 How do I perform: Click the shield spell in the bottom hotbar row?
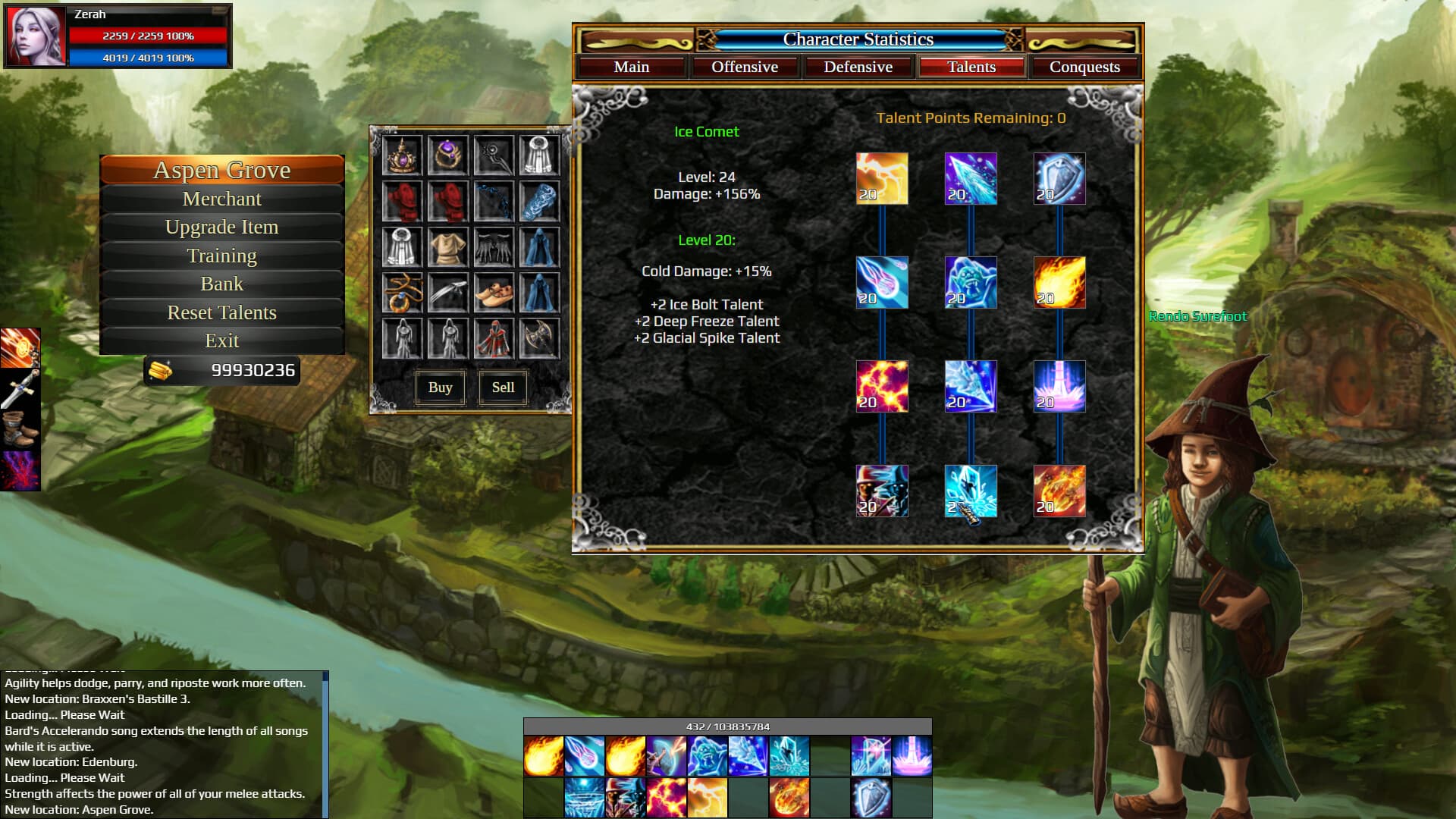pos(869,797)
